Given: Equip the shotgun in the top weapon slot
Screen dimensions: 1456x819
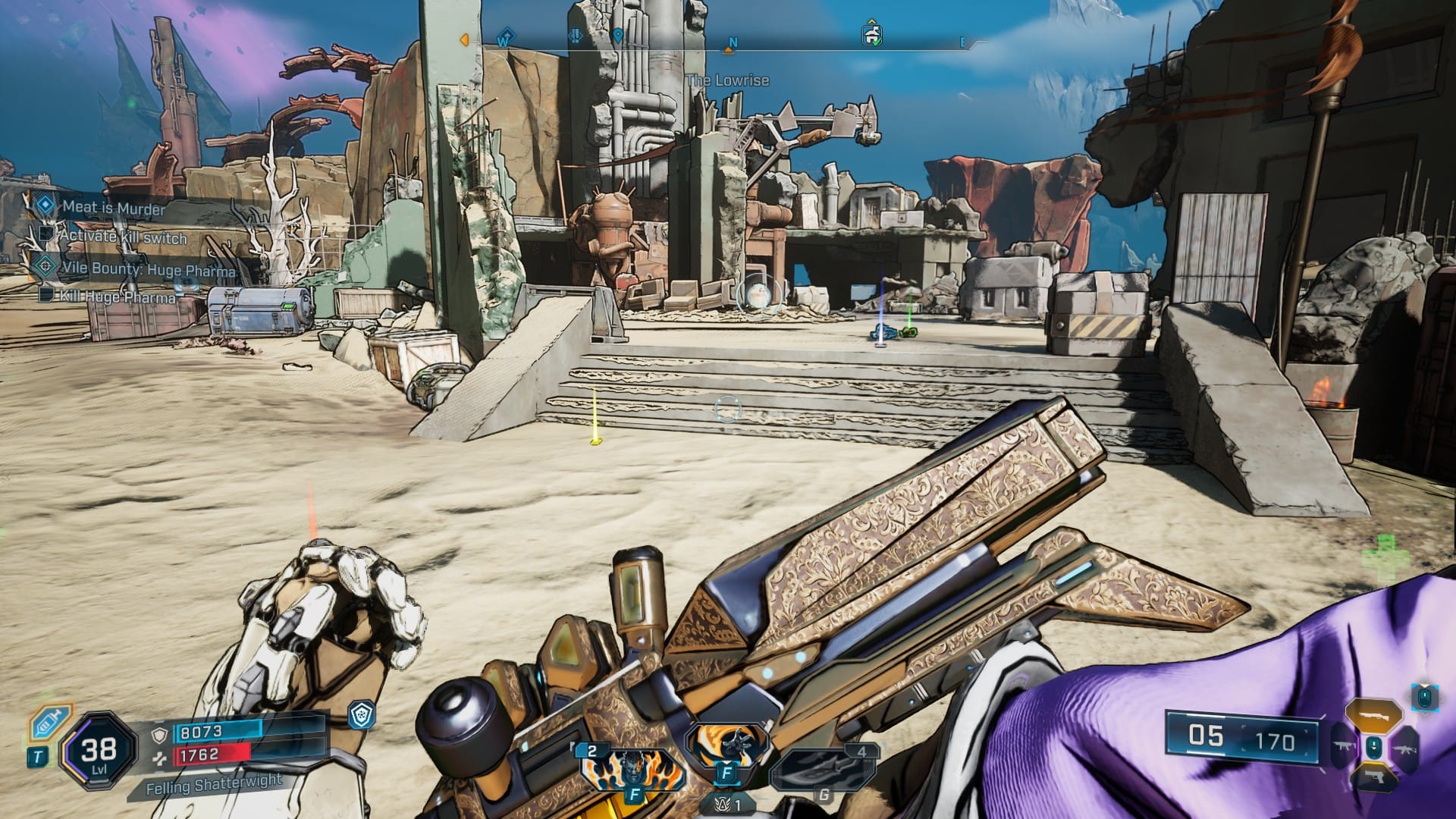Looking at the screenshot, I should pyautogui.click(x=1373, y=716).
